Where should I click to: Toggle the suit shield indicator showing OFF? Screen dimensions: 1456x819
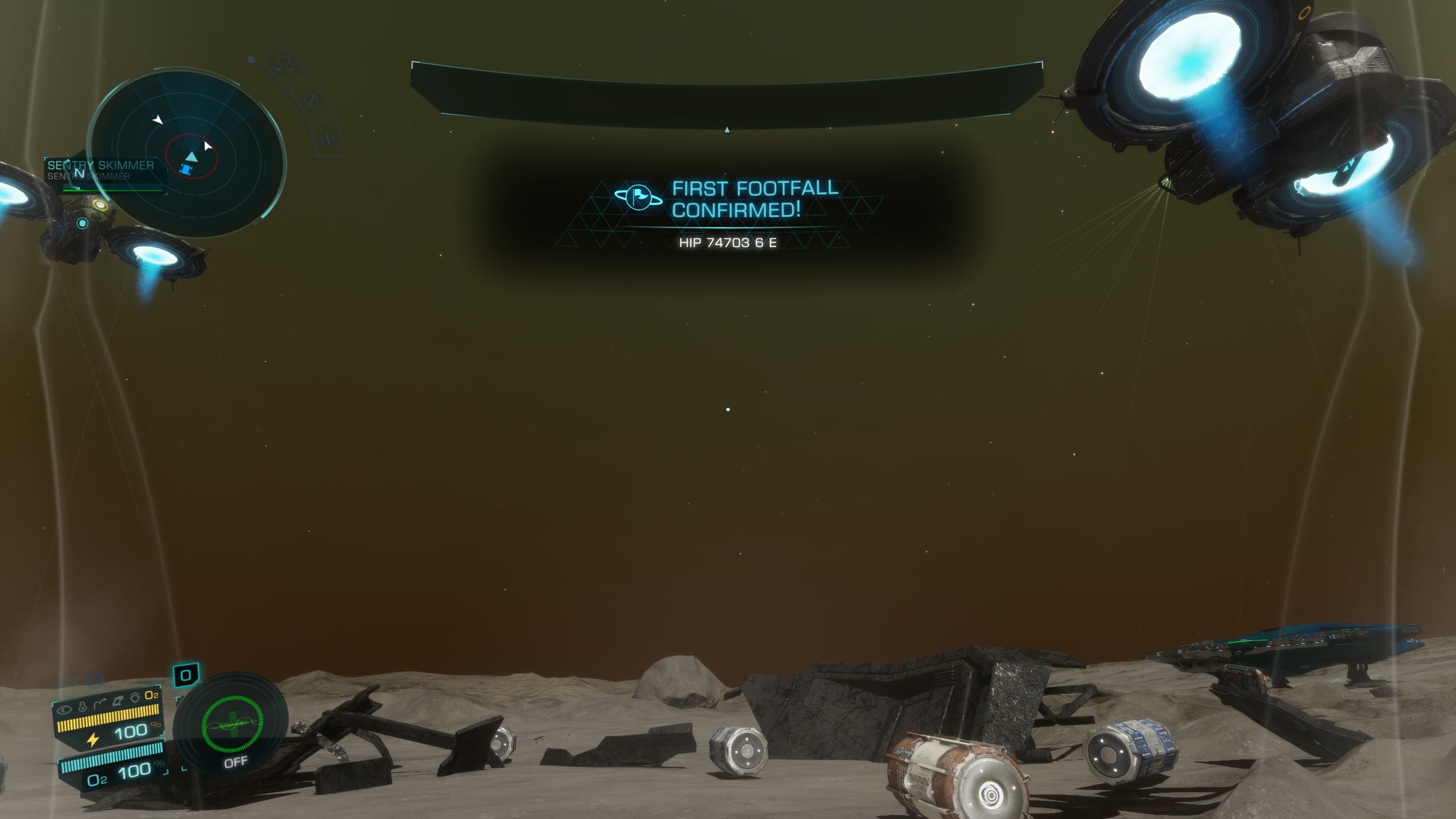tap(234, 727)
